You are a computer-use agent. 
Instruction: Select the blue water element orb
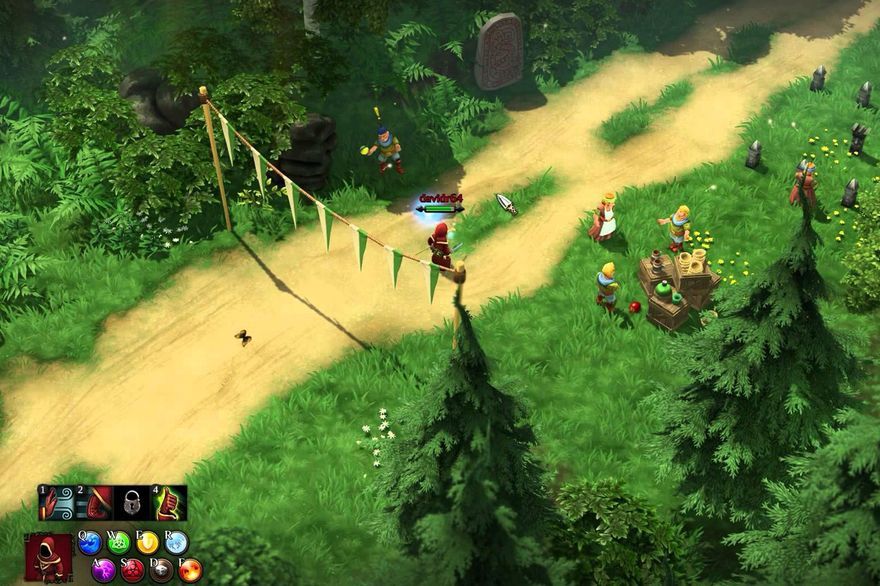click(x=90, y=543)
